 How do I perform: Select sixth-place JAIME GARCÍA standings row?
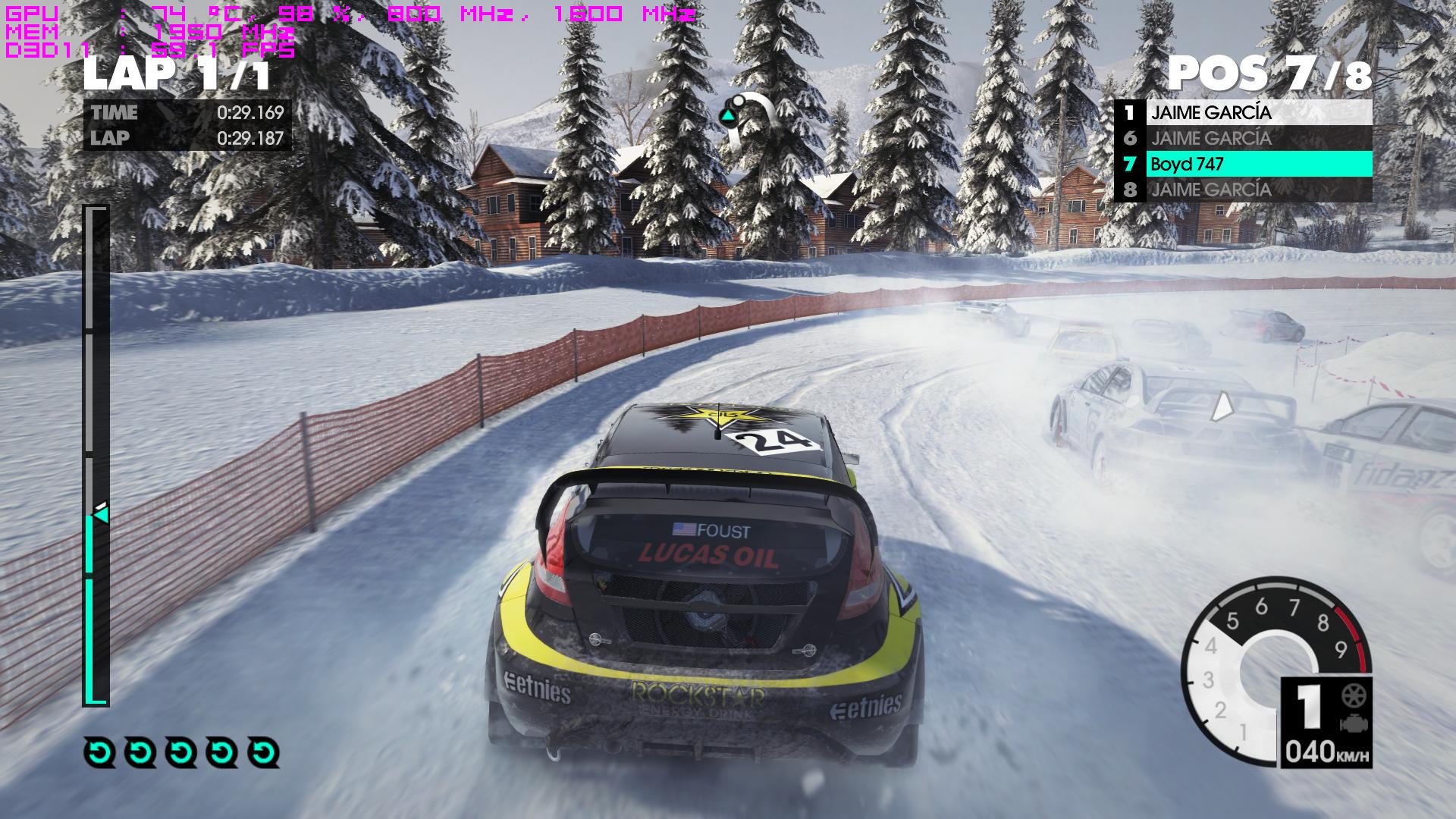point(1244,138)
